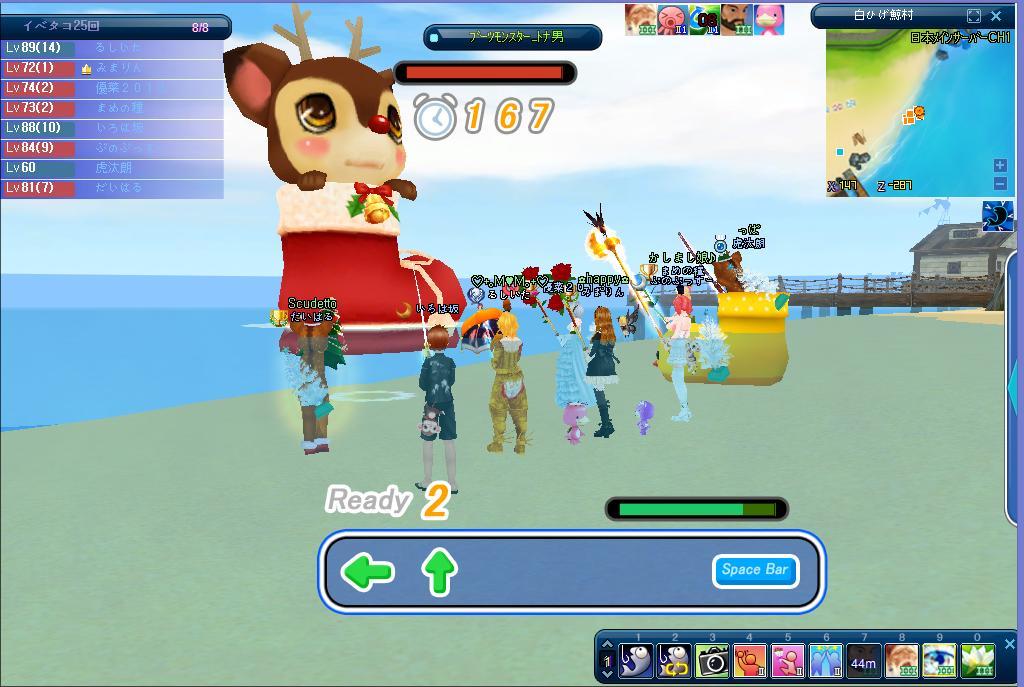The image size is (1024, 687).
Task: Select the Lv72 crowned party leader row
Action: pyautogui.click(x=112, y=68)
